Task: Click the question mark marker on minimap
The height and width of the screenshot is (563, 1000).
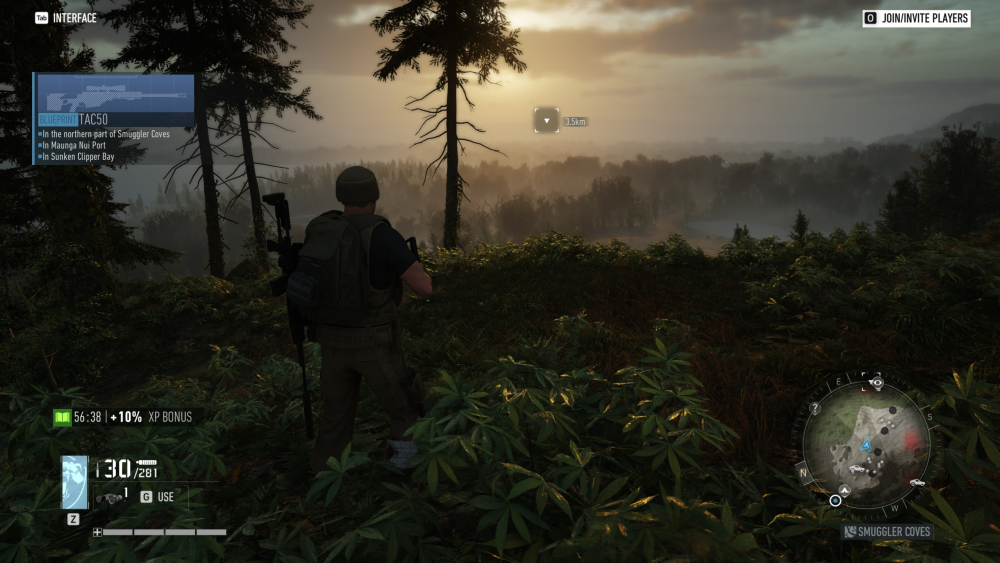Action: pos(815,408)
